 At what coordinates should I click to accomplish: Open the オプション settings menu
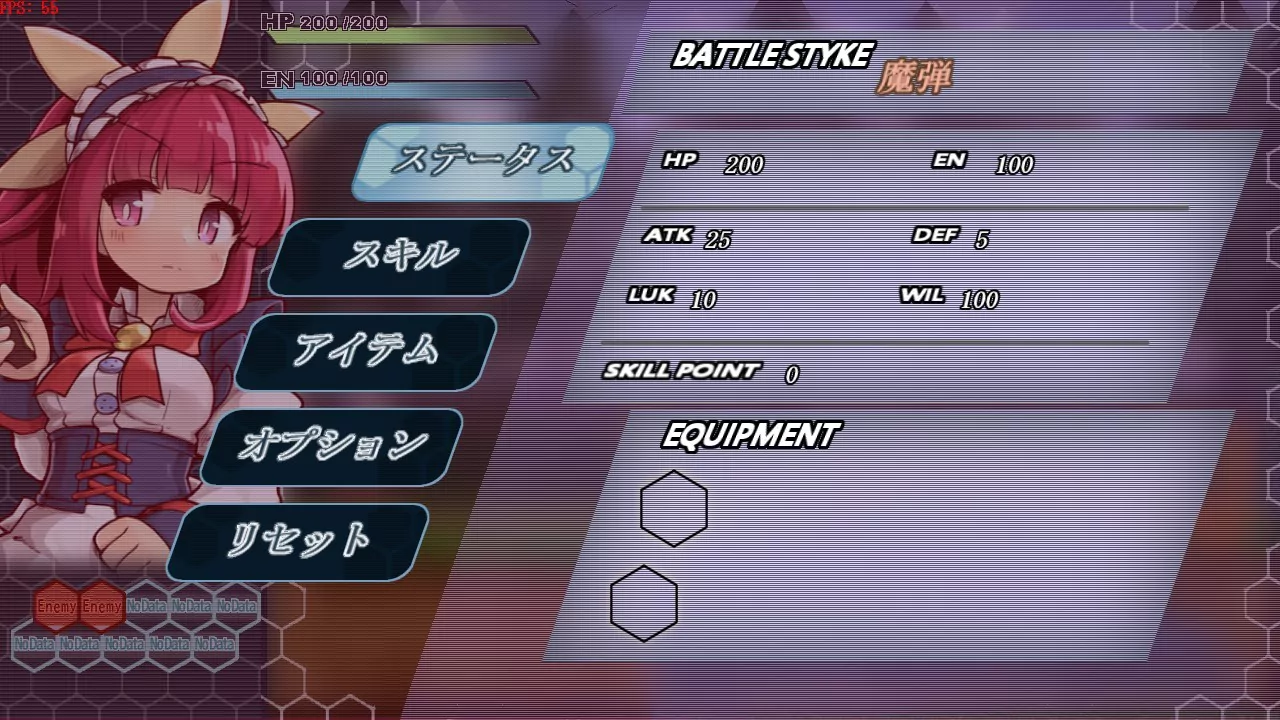pyautogui.click(x=337, y=443)
